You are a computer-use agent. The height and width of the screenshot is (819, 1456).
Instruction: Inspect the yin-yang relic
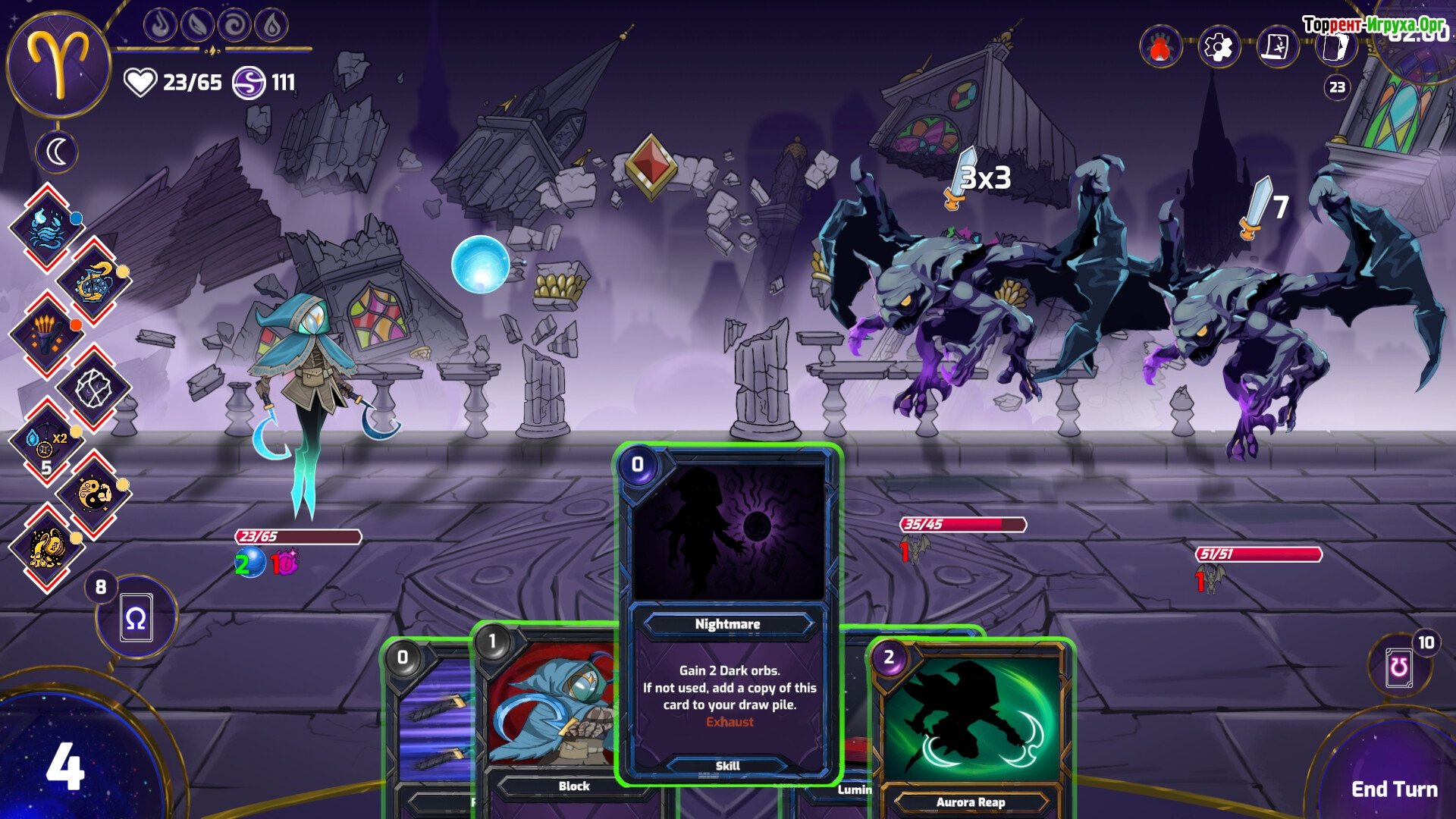(x=94, y=494)
